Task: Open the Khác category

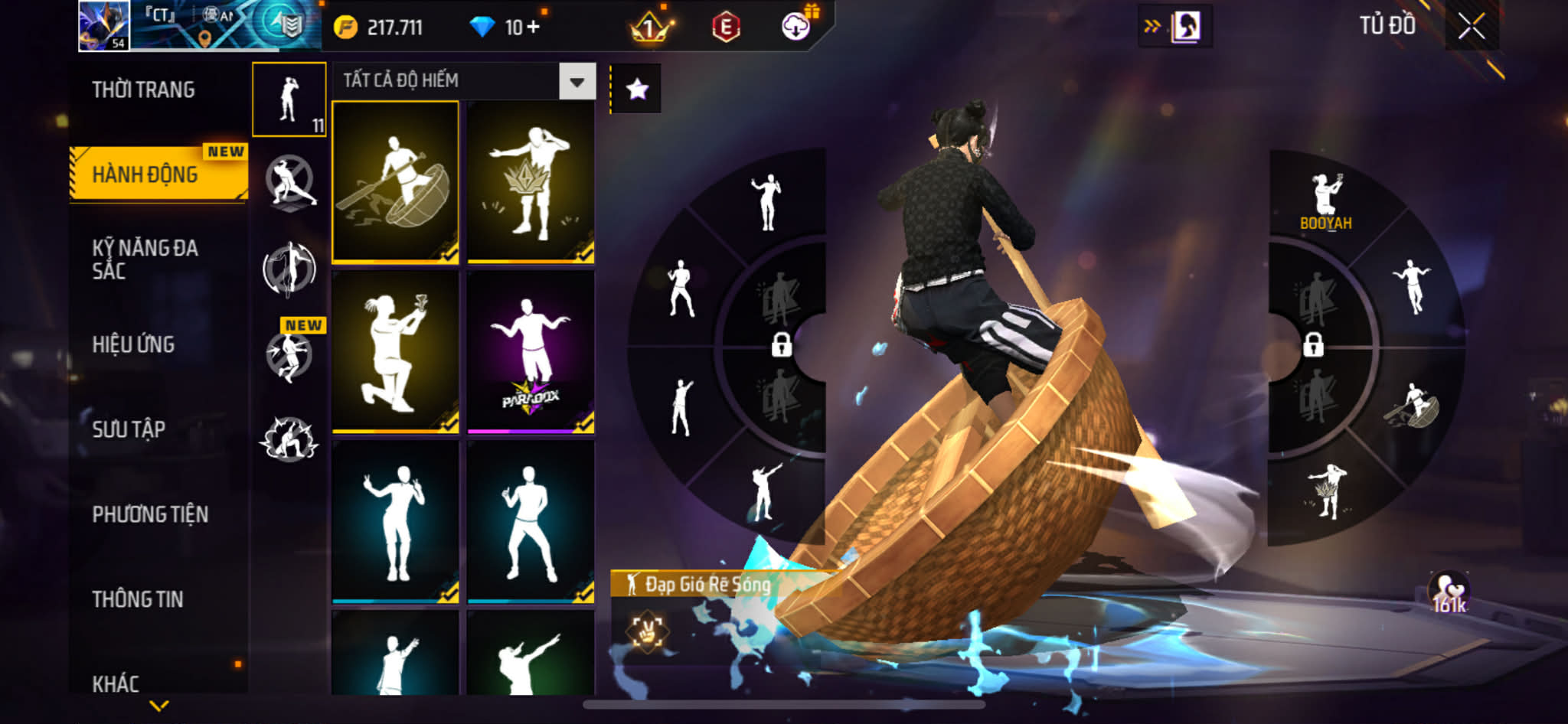Action: click(x=116, y=683)
